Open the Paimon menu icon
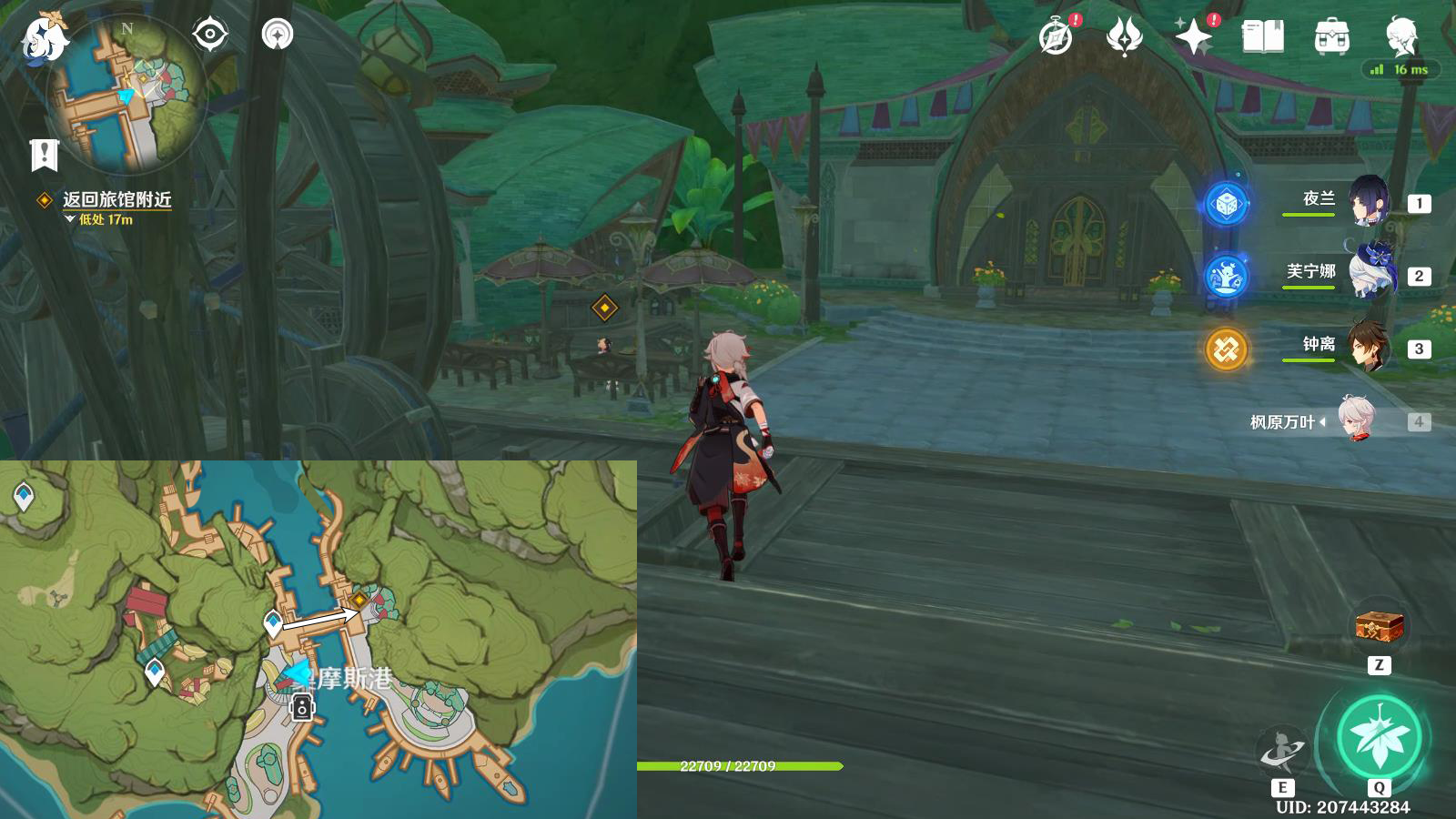1456x819 pixels. pyautogui.click(x=44, y=38)
